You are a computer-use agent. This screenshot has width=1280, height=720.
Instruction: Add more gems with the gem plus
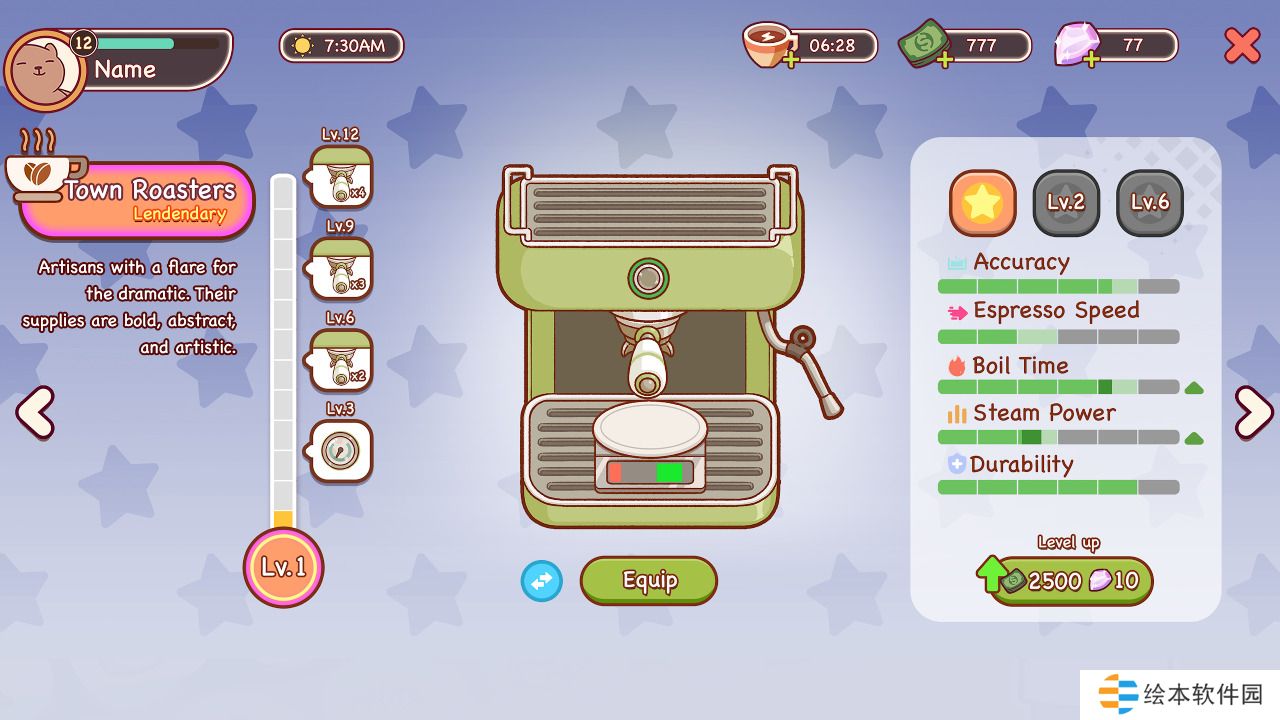1091,60
